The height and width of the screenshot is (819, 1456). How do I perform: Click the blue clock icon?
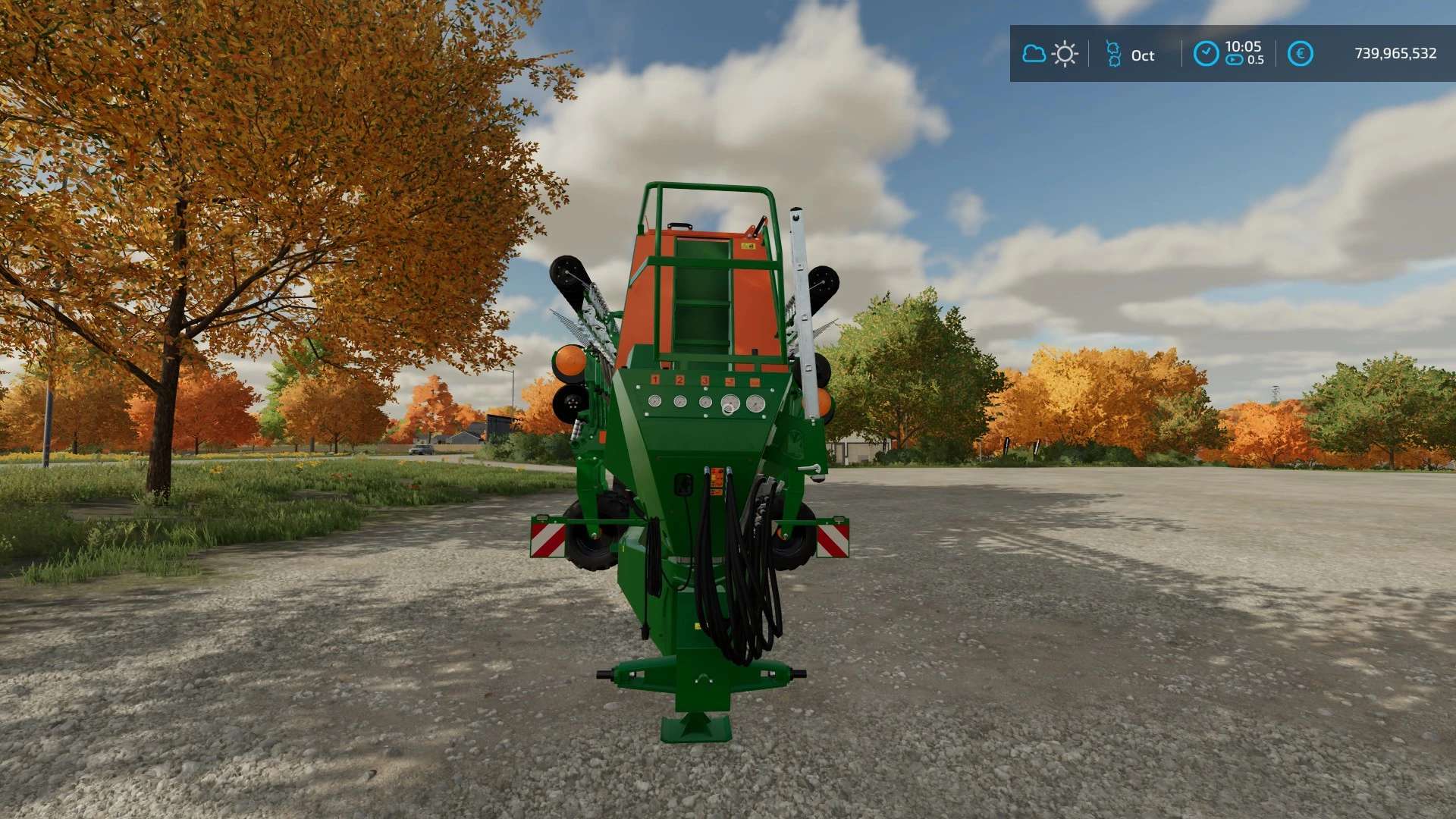(1206, 54)
